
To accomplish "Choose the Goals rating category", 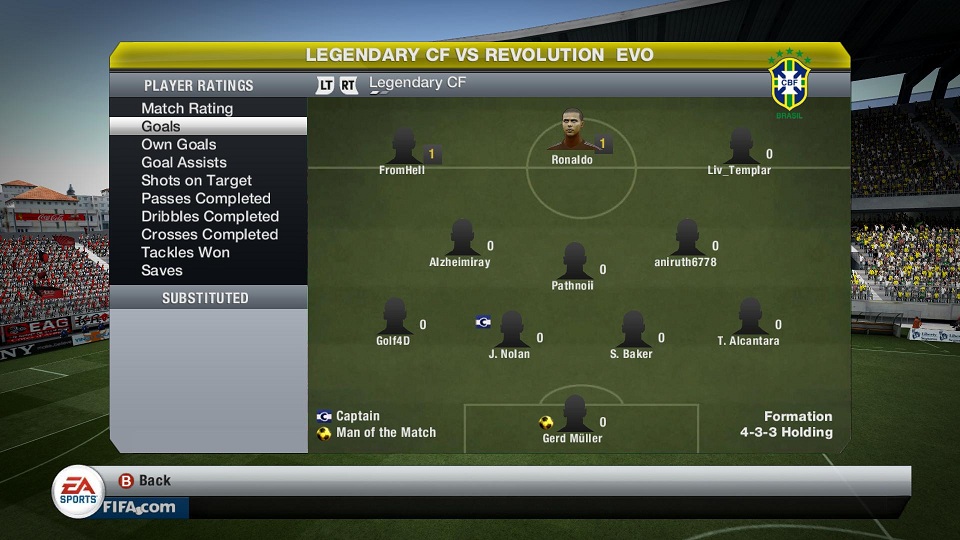I will click(161, 126).
